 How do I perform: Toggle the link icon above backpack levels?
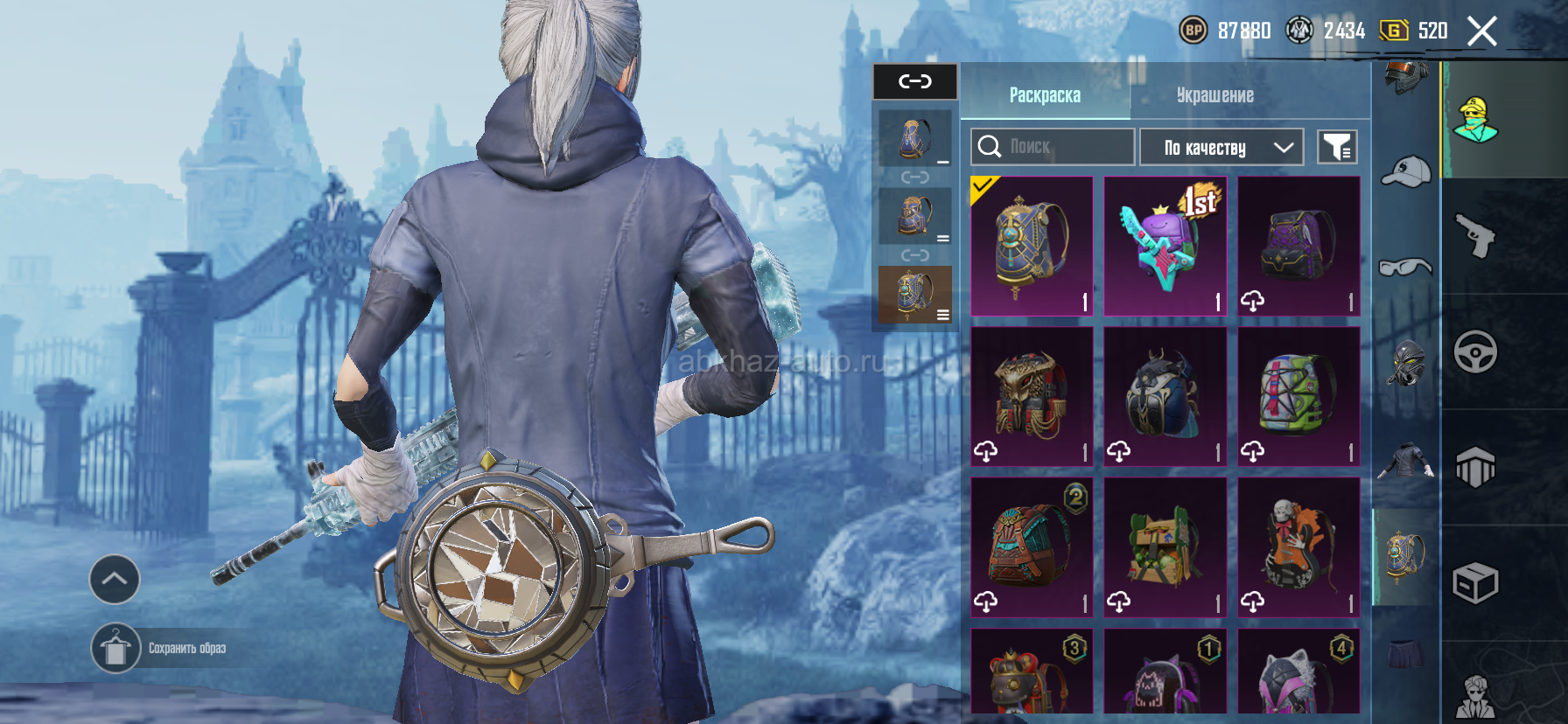click(x=915, y=81)
